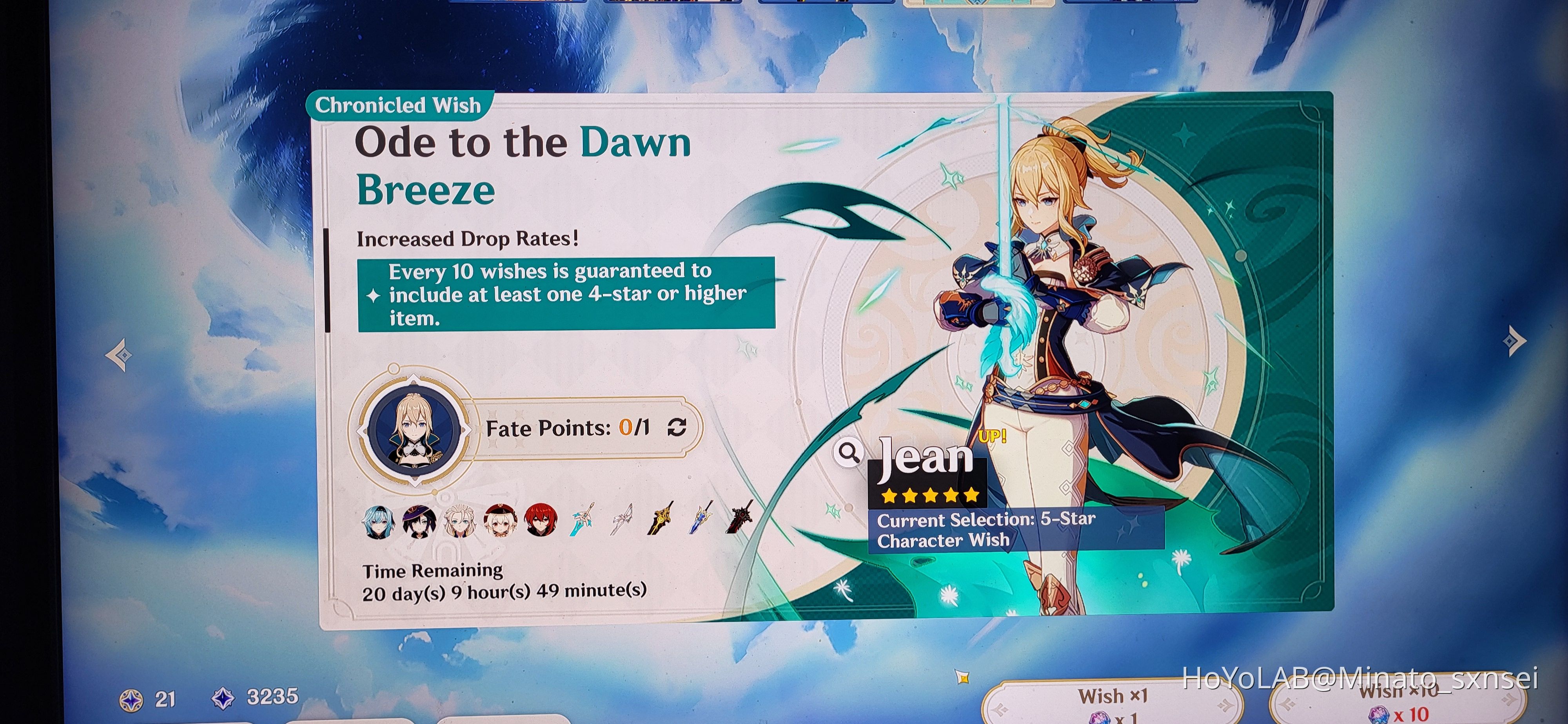Select the Albedo character icon
This screenshot has height=724, width=1568.
(461, 521)
